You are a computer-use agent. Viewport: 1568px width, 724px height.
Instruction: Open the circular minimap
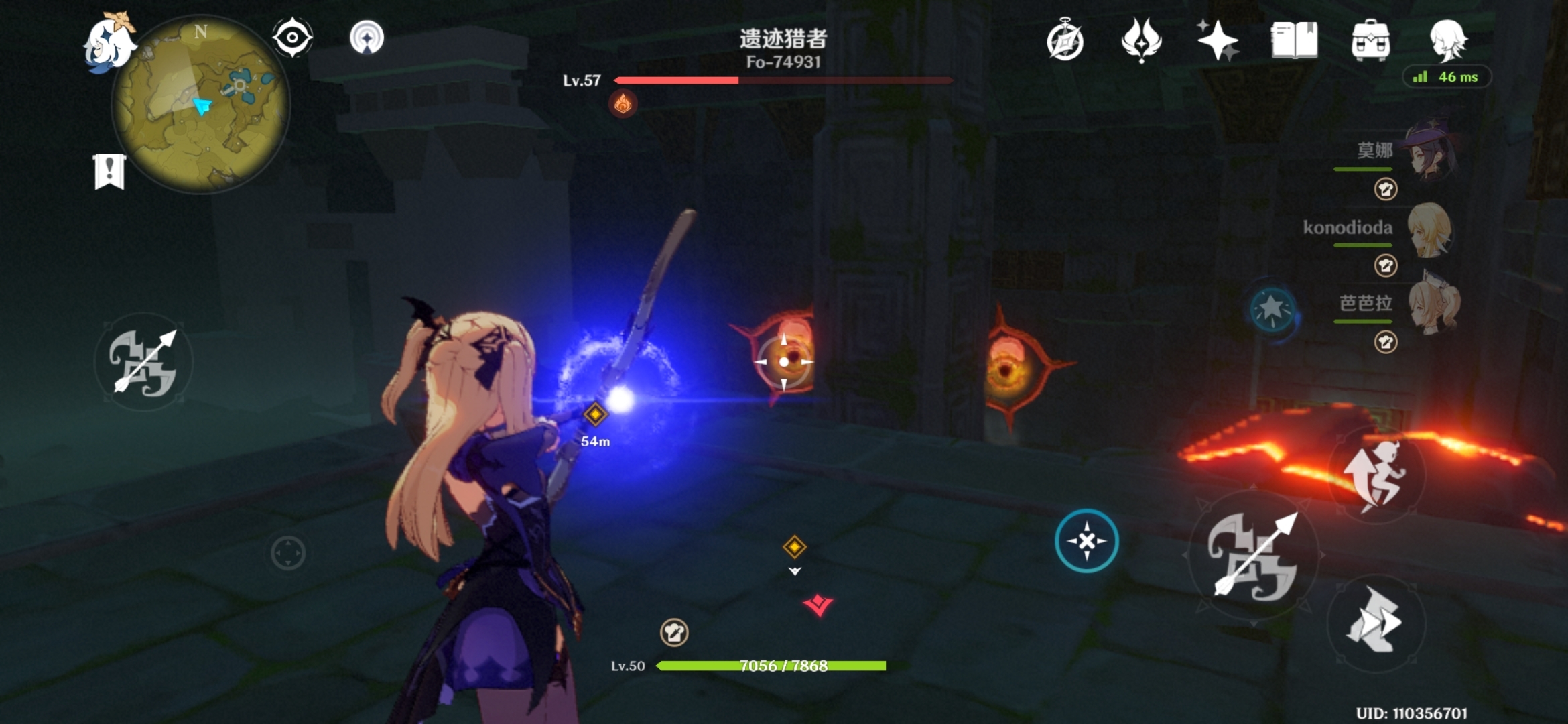201,105
